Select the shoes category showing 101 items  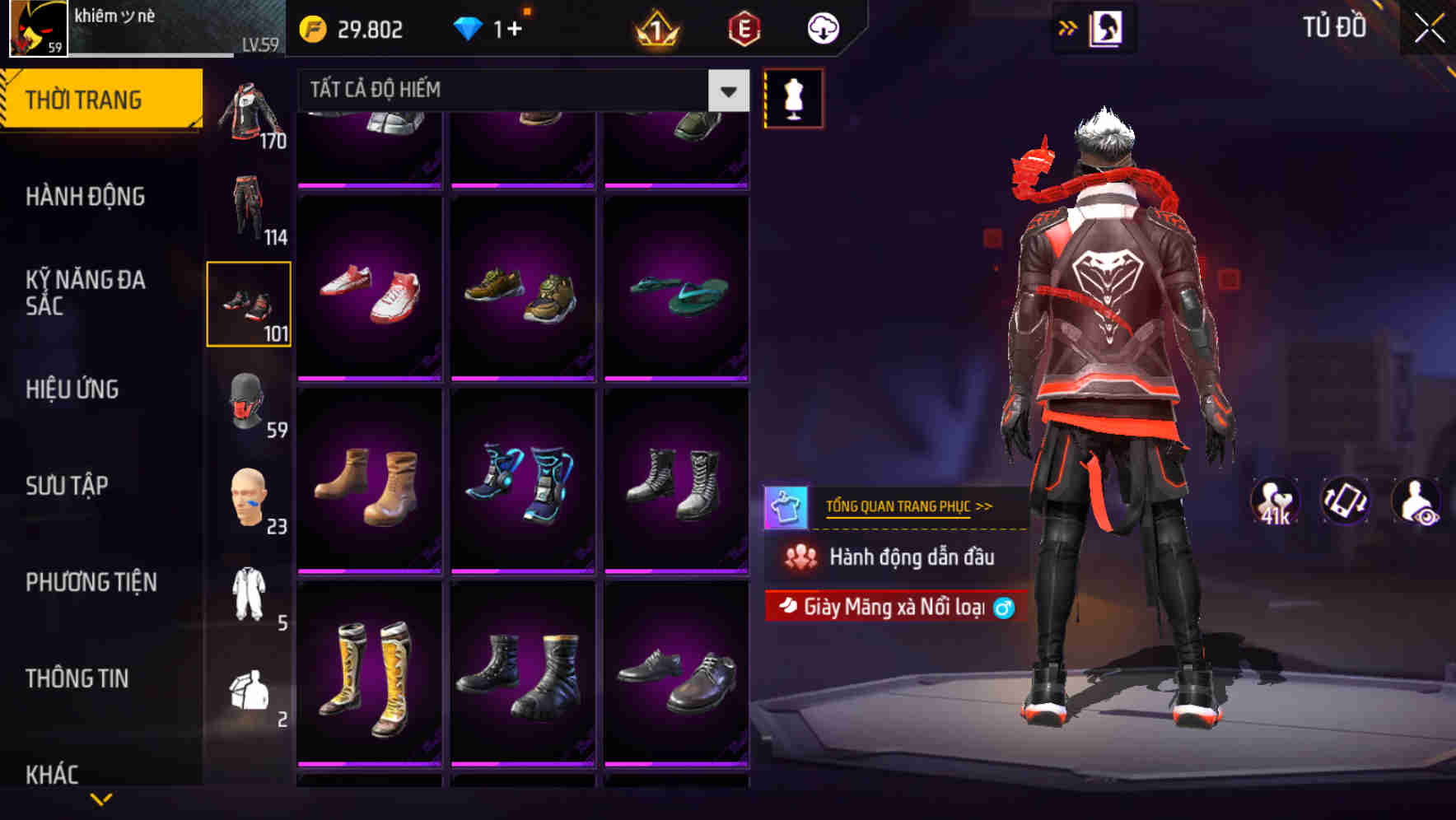(249, 305)
